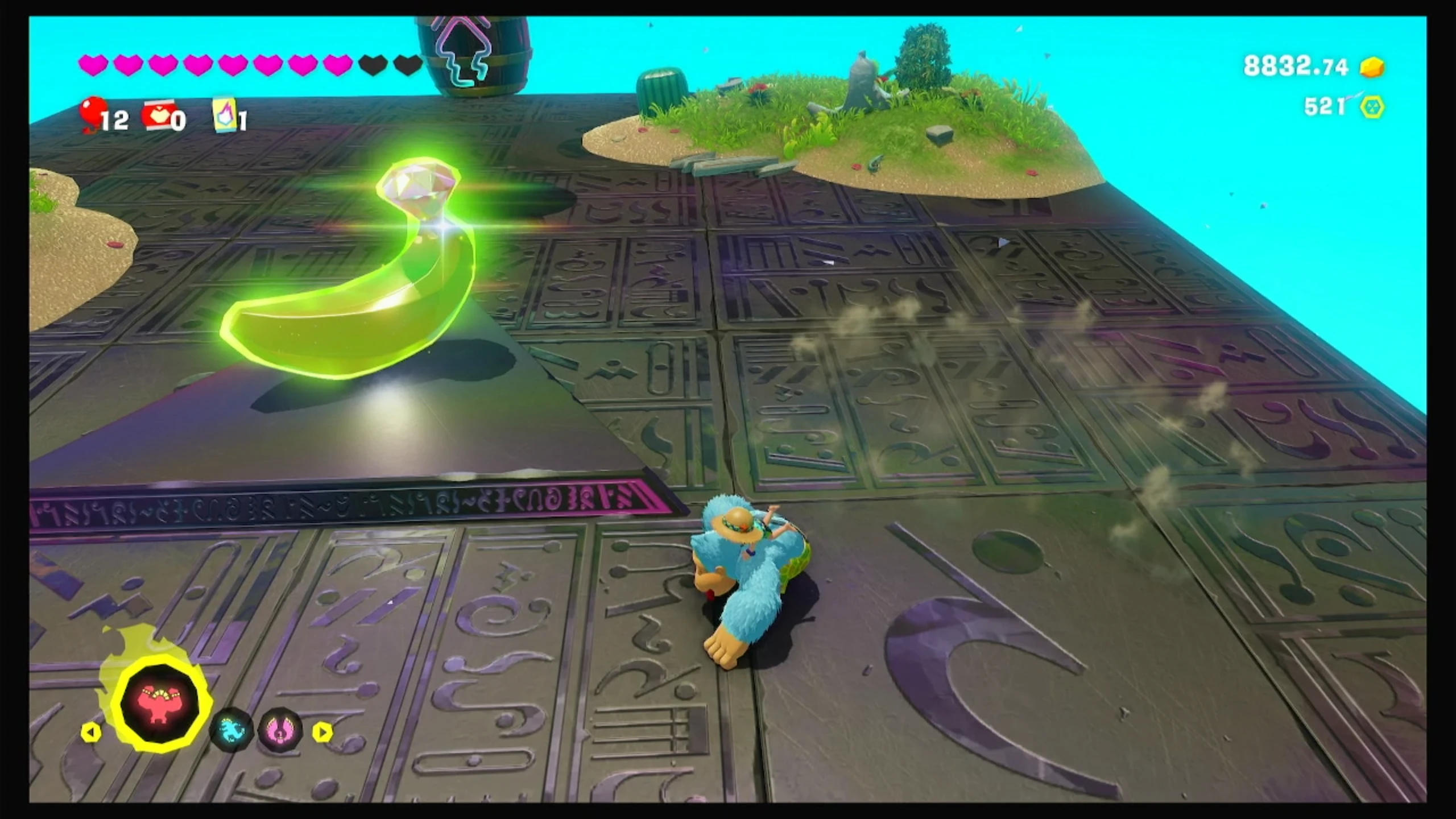
Task: Switch to the cyan Zebra Bananza icon
Action: tap(231, 729)
